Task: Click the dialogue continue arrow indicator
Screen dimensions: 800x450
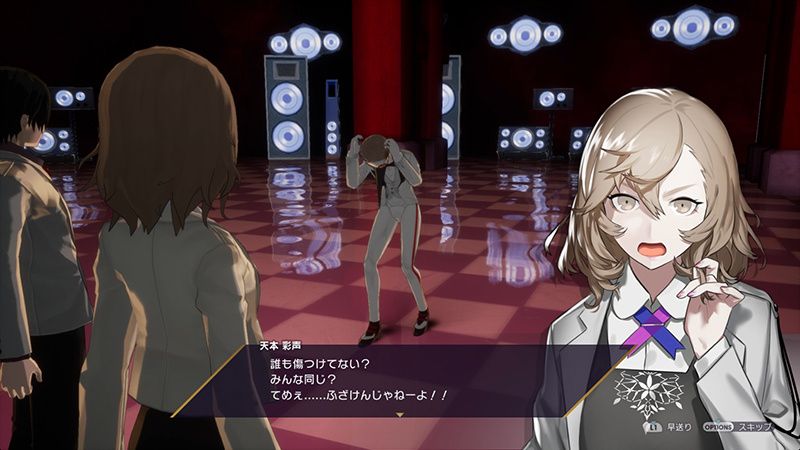Action: tap(400, 413)
